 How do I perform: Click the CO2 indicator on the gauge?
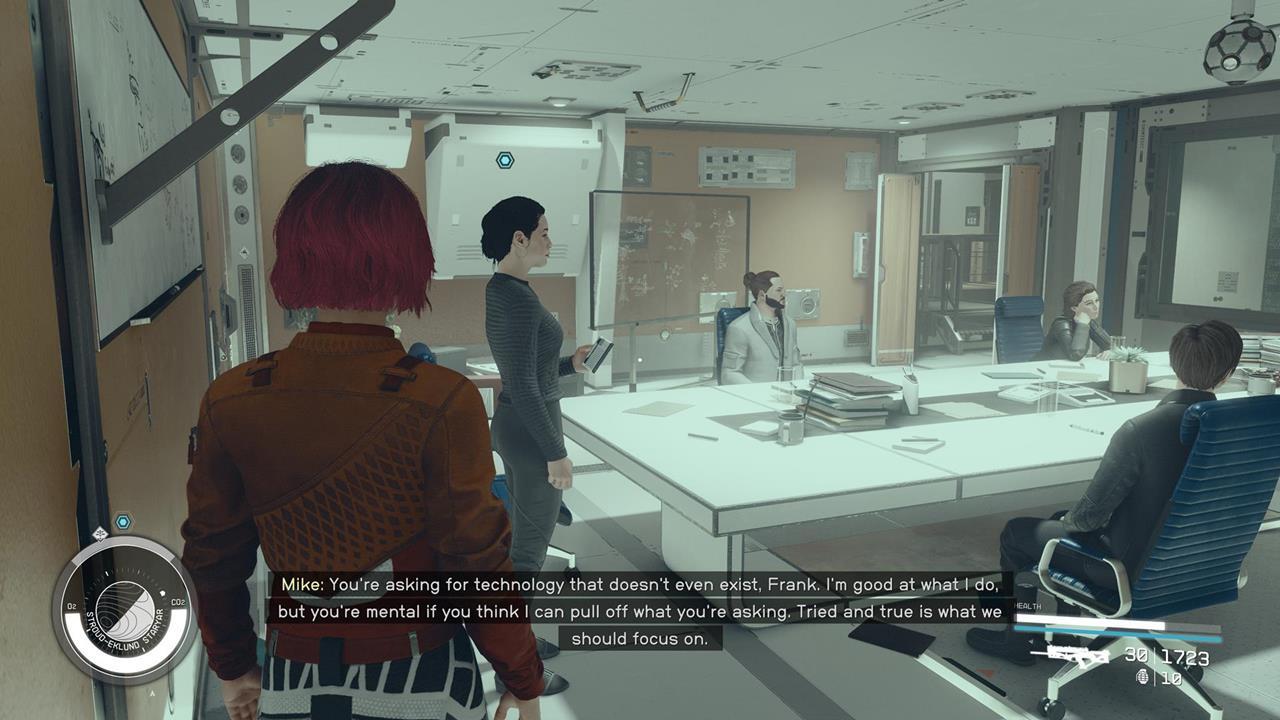click(178, 602)
